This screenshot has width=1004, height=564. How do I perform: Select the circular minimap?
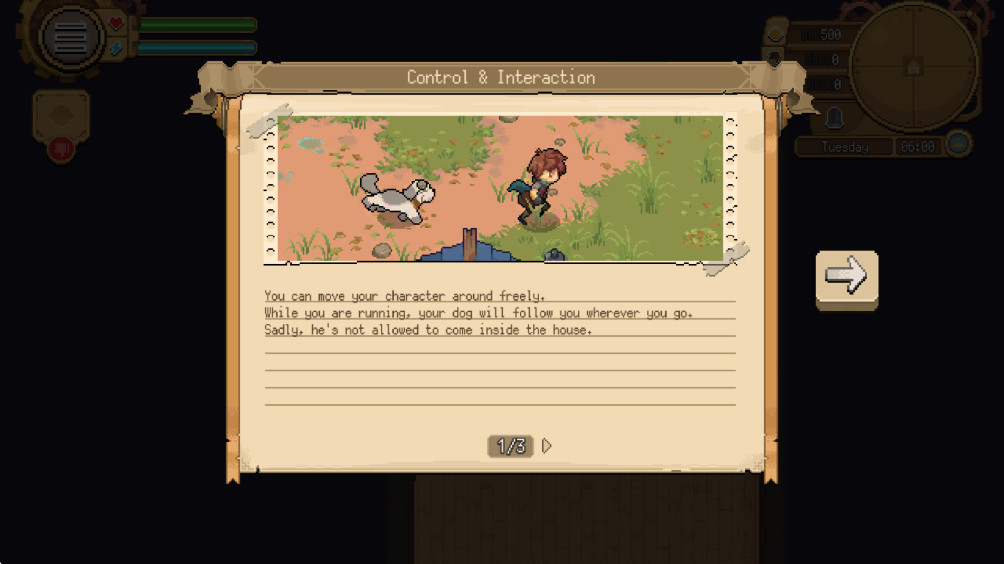click(x=913, y=66)
